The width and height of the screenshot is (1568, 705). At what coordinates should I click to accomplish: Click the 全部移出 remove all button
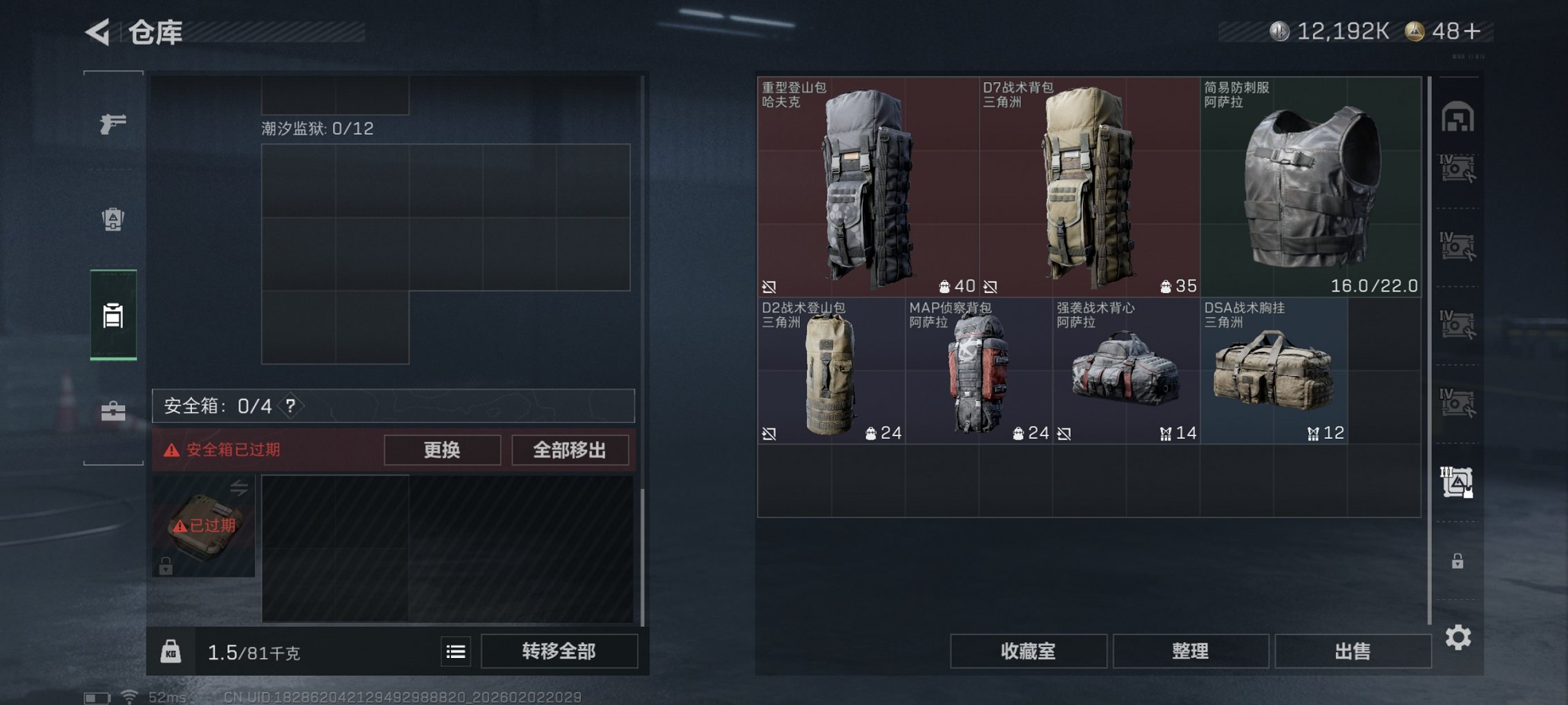569,450
